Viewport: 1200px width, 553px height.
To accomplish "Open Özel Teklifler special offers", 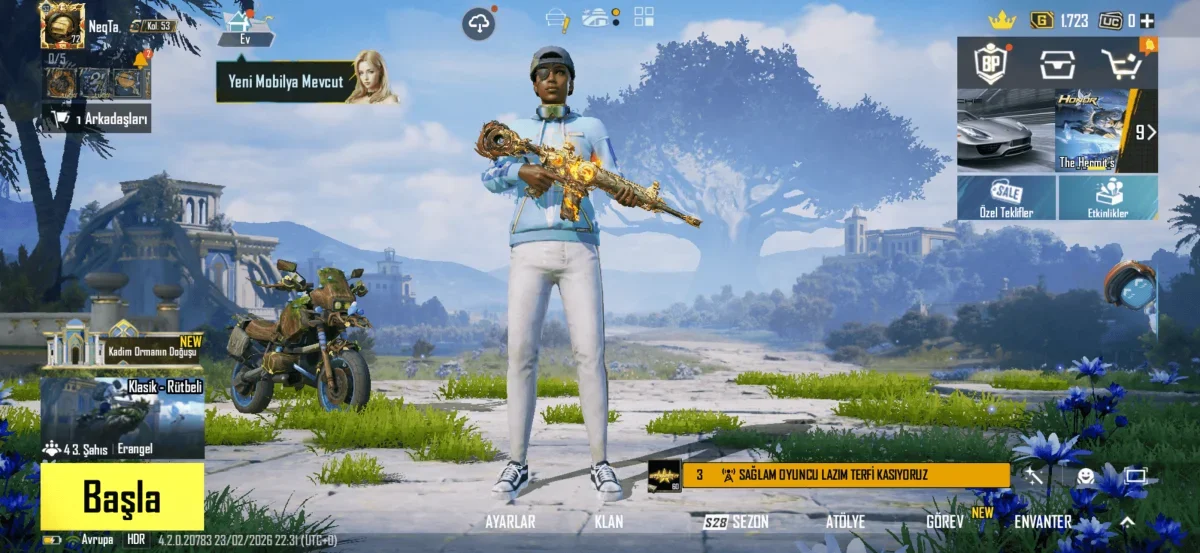I will [1006, 198].
